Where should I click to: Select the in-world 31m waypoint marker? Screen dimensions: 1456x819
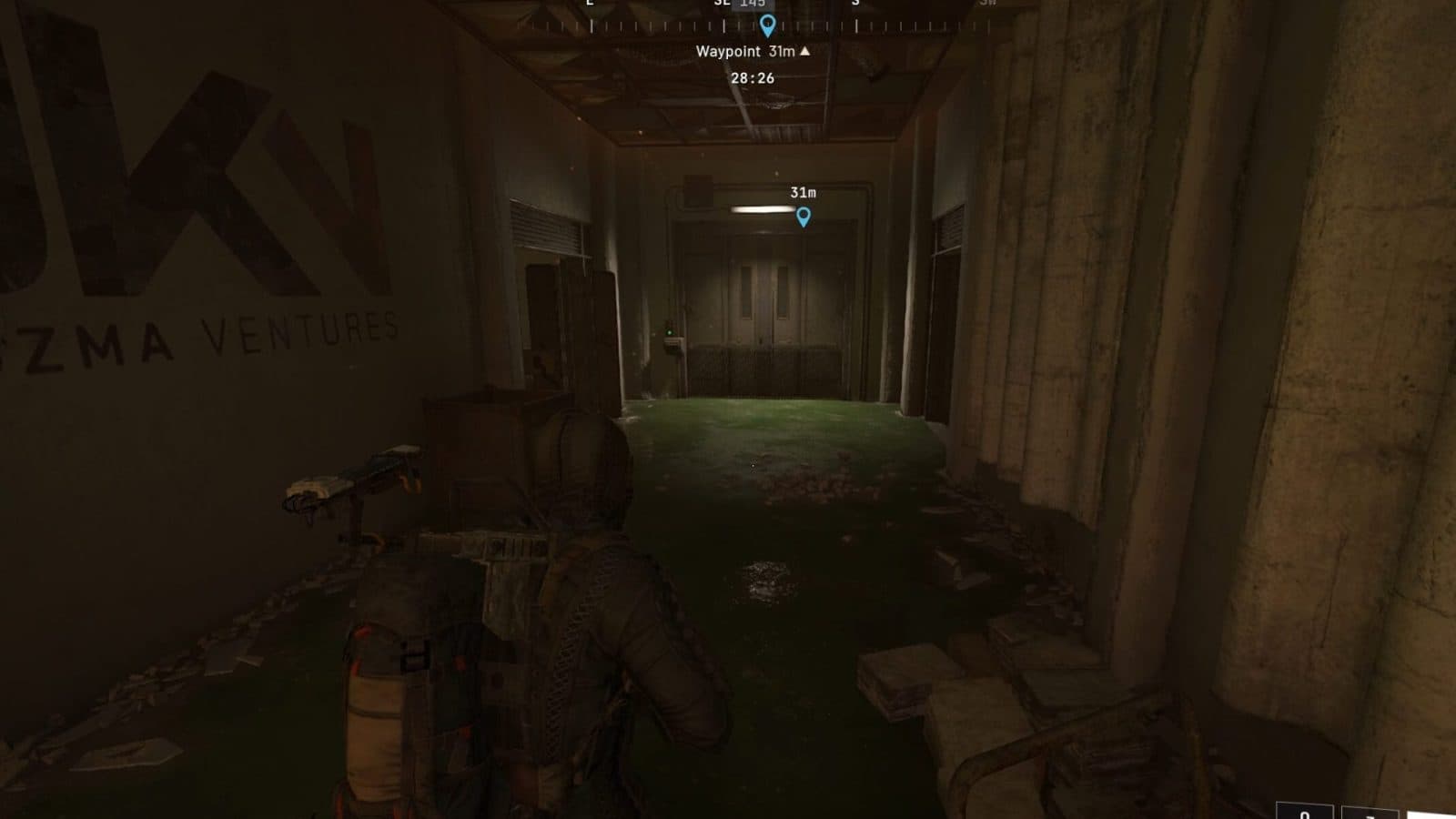click(803, 217)
